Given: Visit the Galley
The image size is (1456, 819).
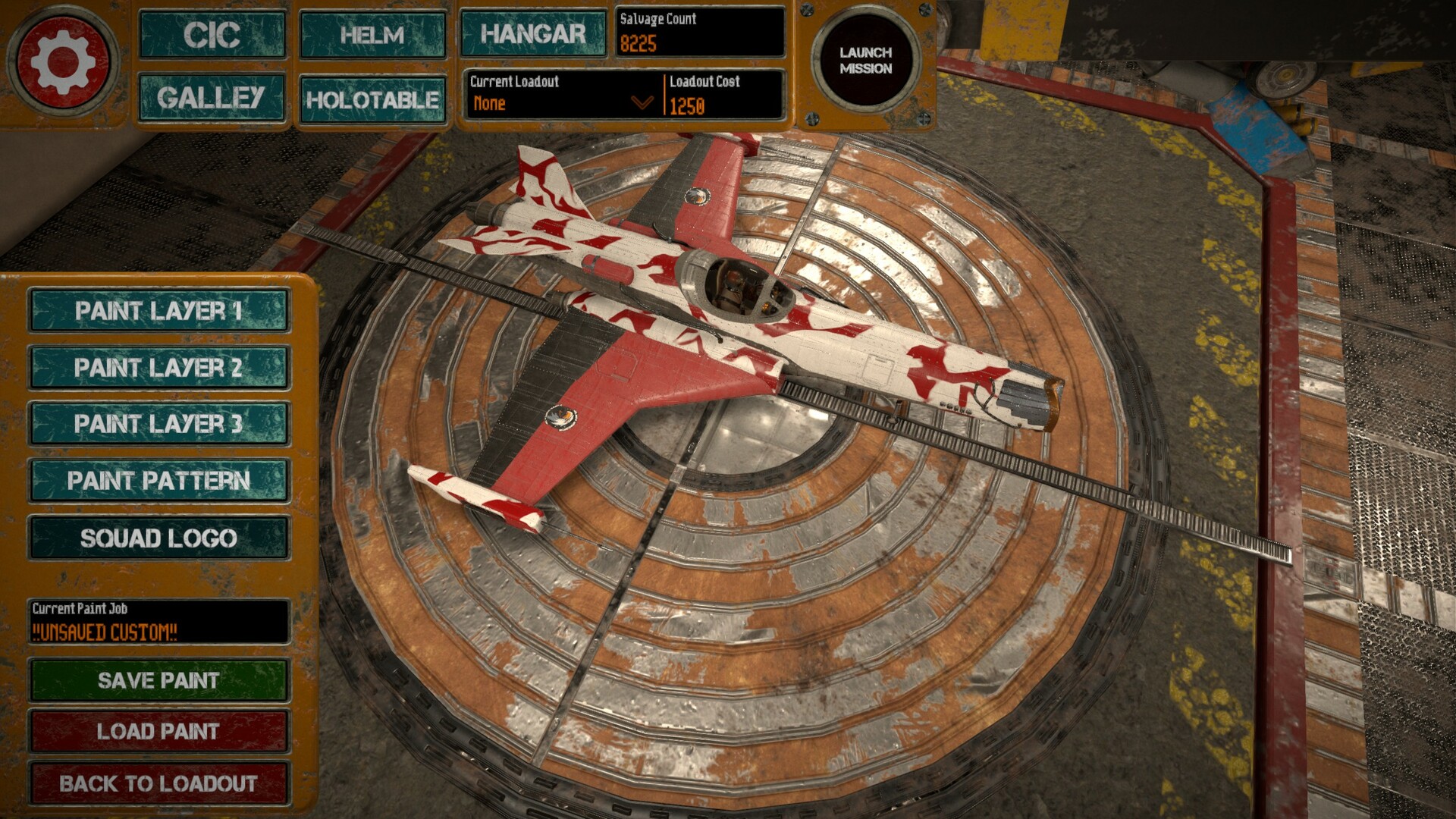Looking at the screenshot, I should point(212,98).
